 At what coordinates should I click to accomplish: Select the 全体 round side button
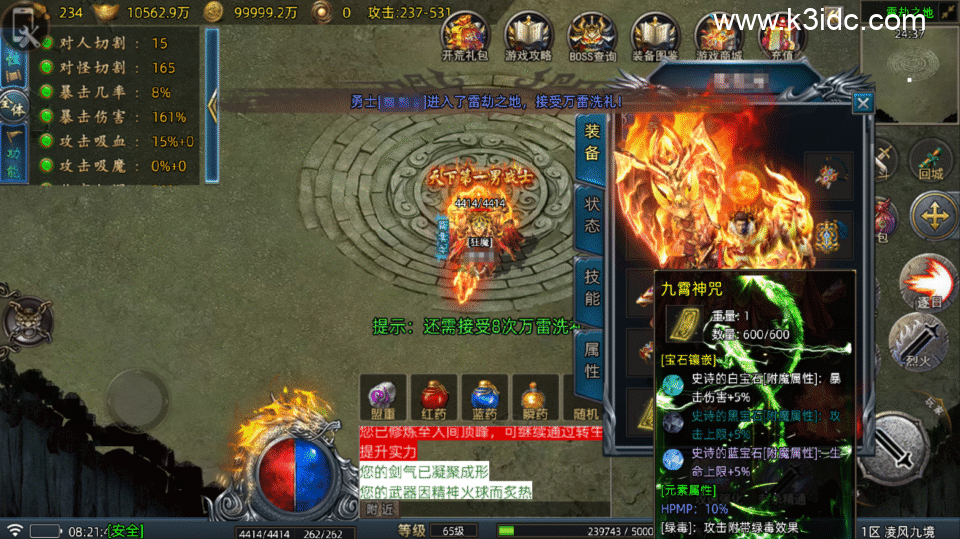pyautogui.click(x=13, y=104)
